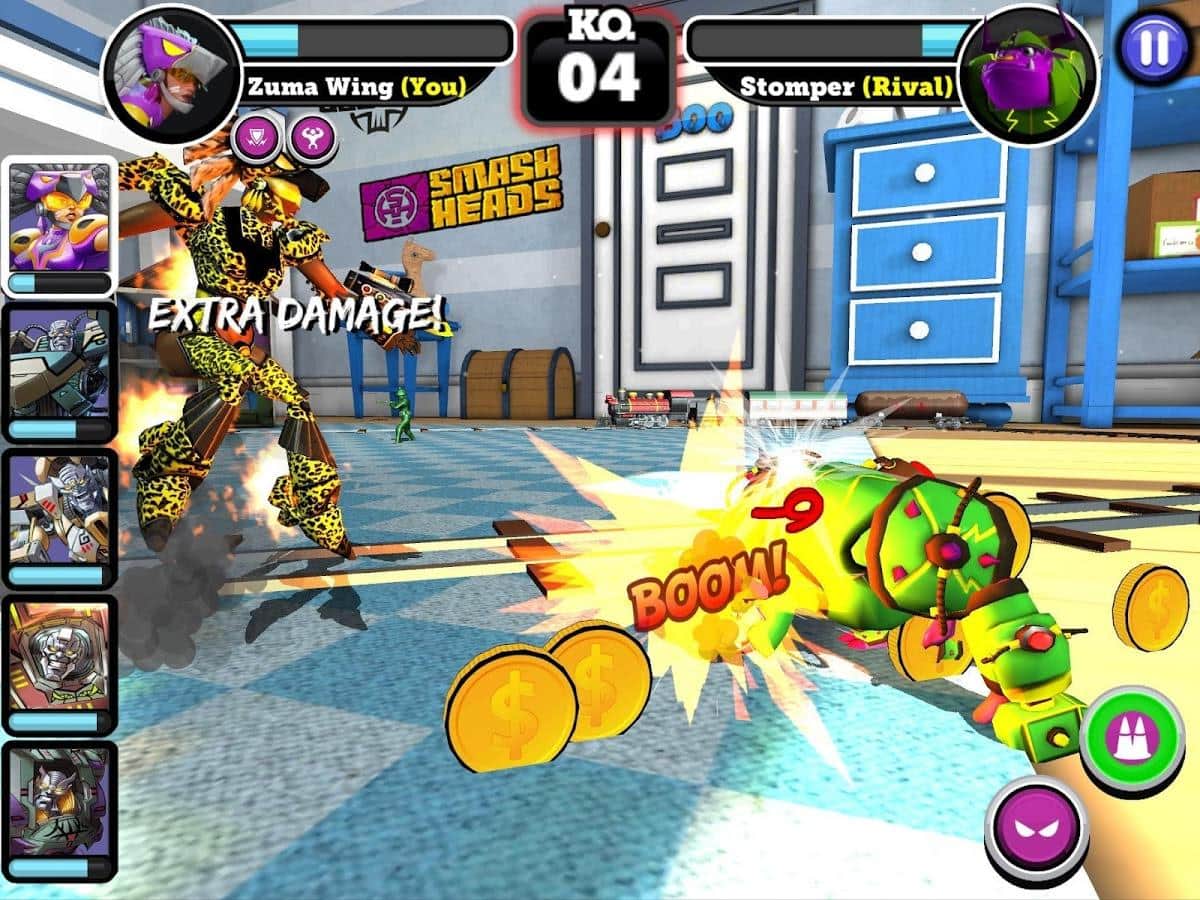Image resolution: width=1200 pixels, height=900 pixels.
Task: Trigger the purple angry-eyes ability button
Action: tap(1036, 828)
